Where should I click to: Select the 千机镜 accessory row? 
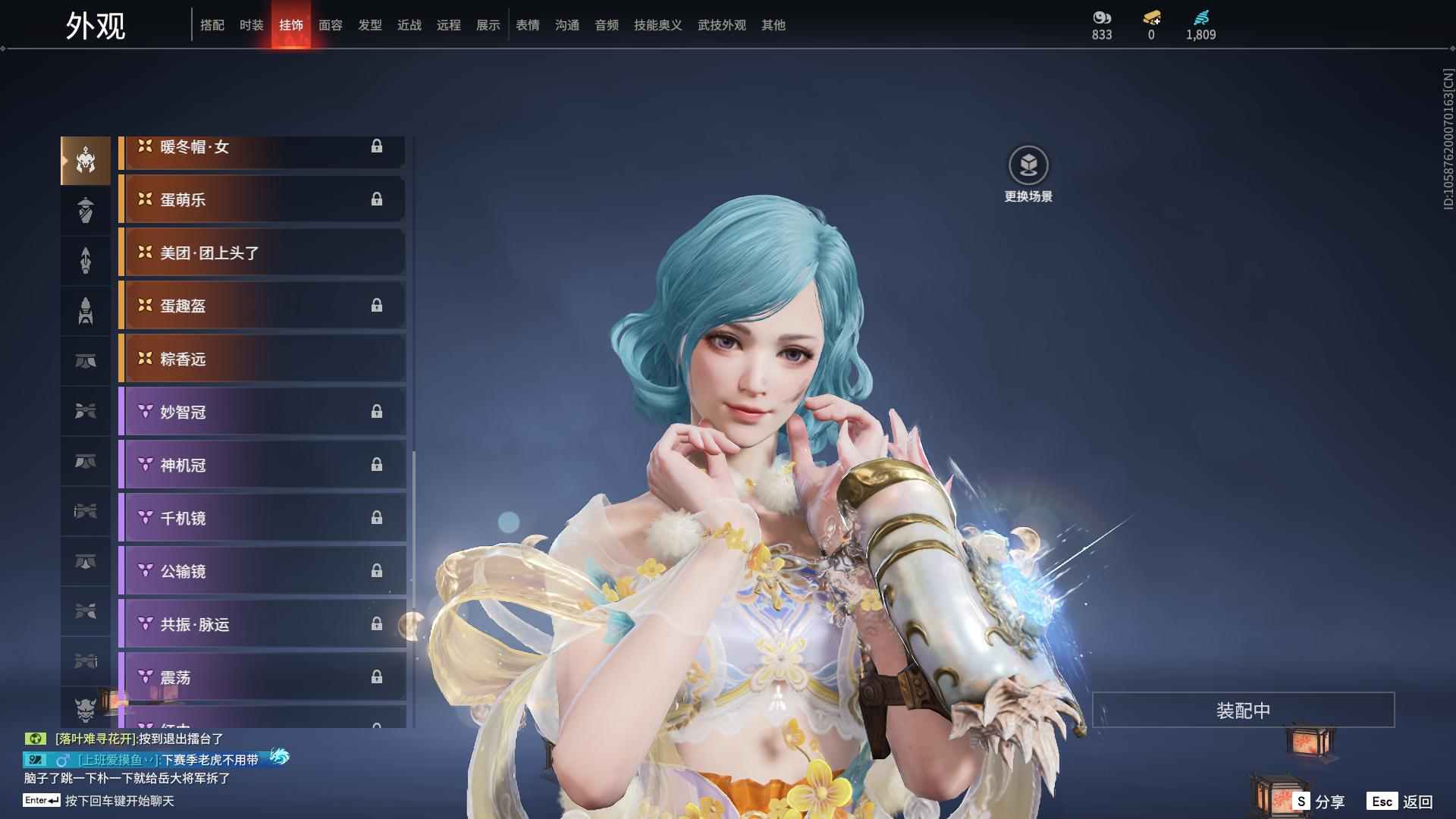(262, 518)
